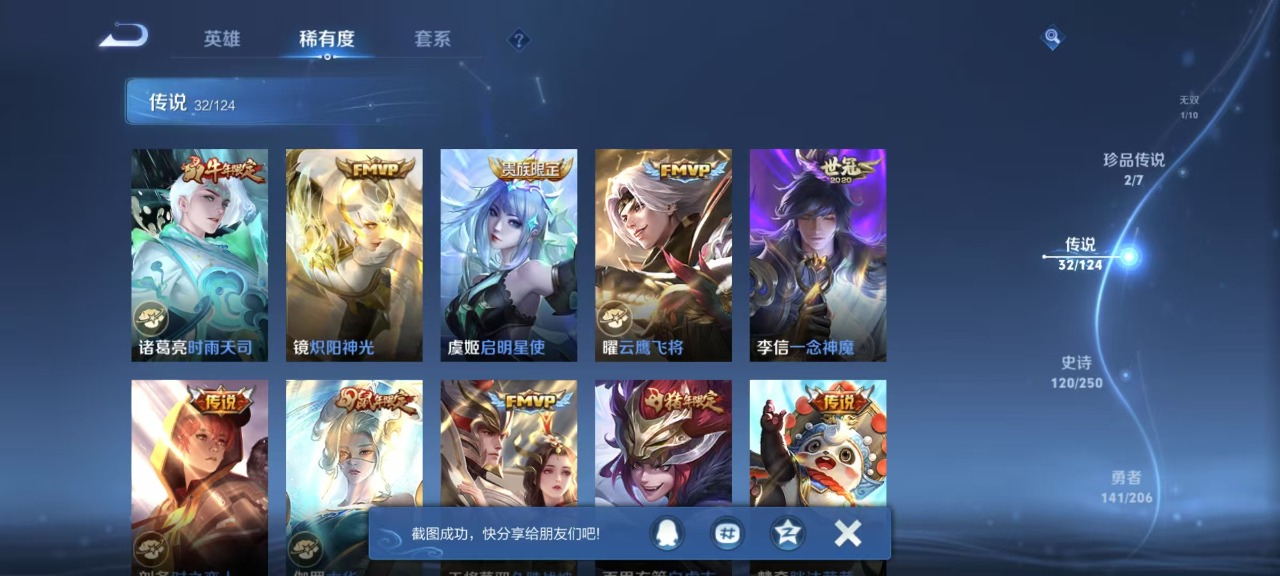Select the 诸葛亮 时雨天司 skin card
The height and width of the screenshot is (576, 1280).
pyautogui.click(x=200, y=255)
